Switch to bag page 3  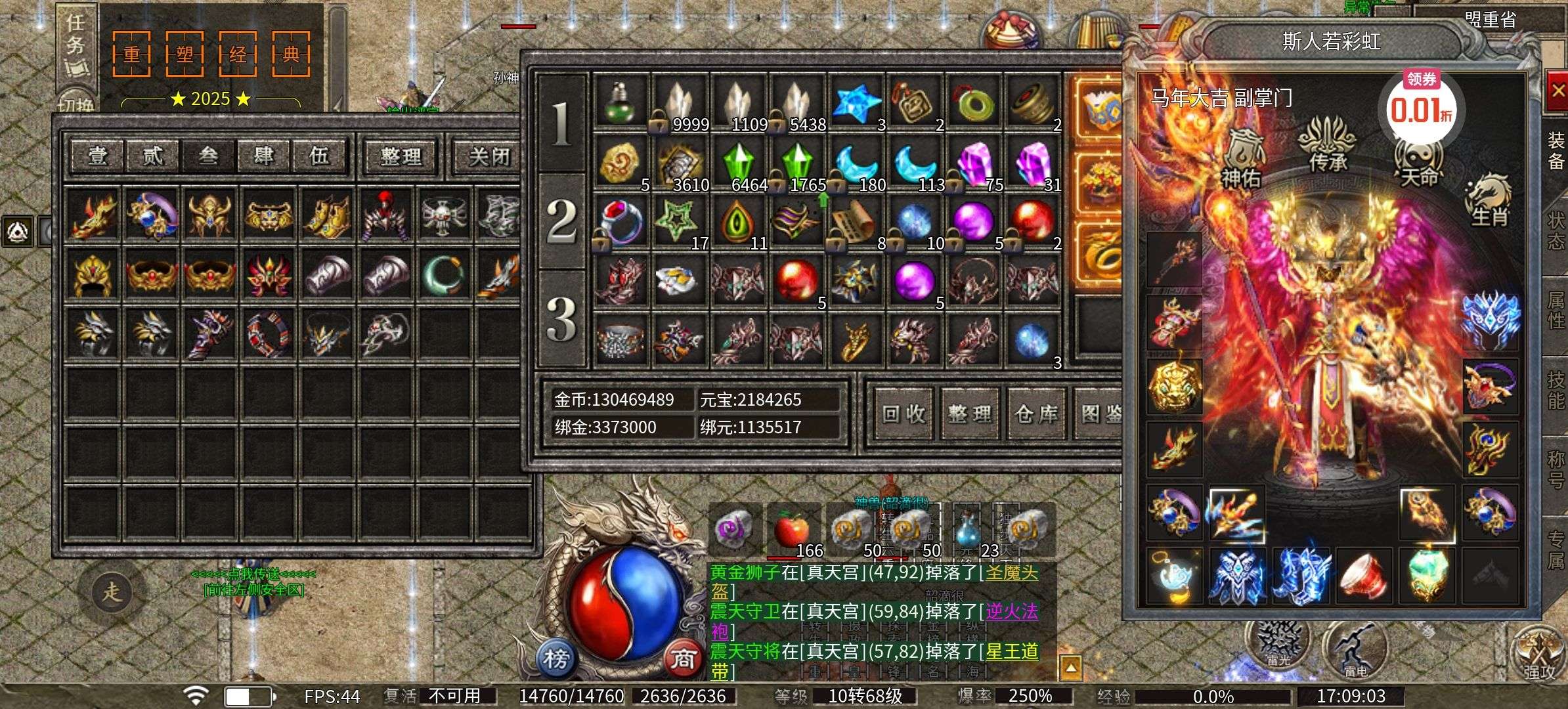click(561, 319)
